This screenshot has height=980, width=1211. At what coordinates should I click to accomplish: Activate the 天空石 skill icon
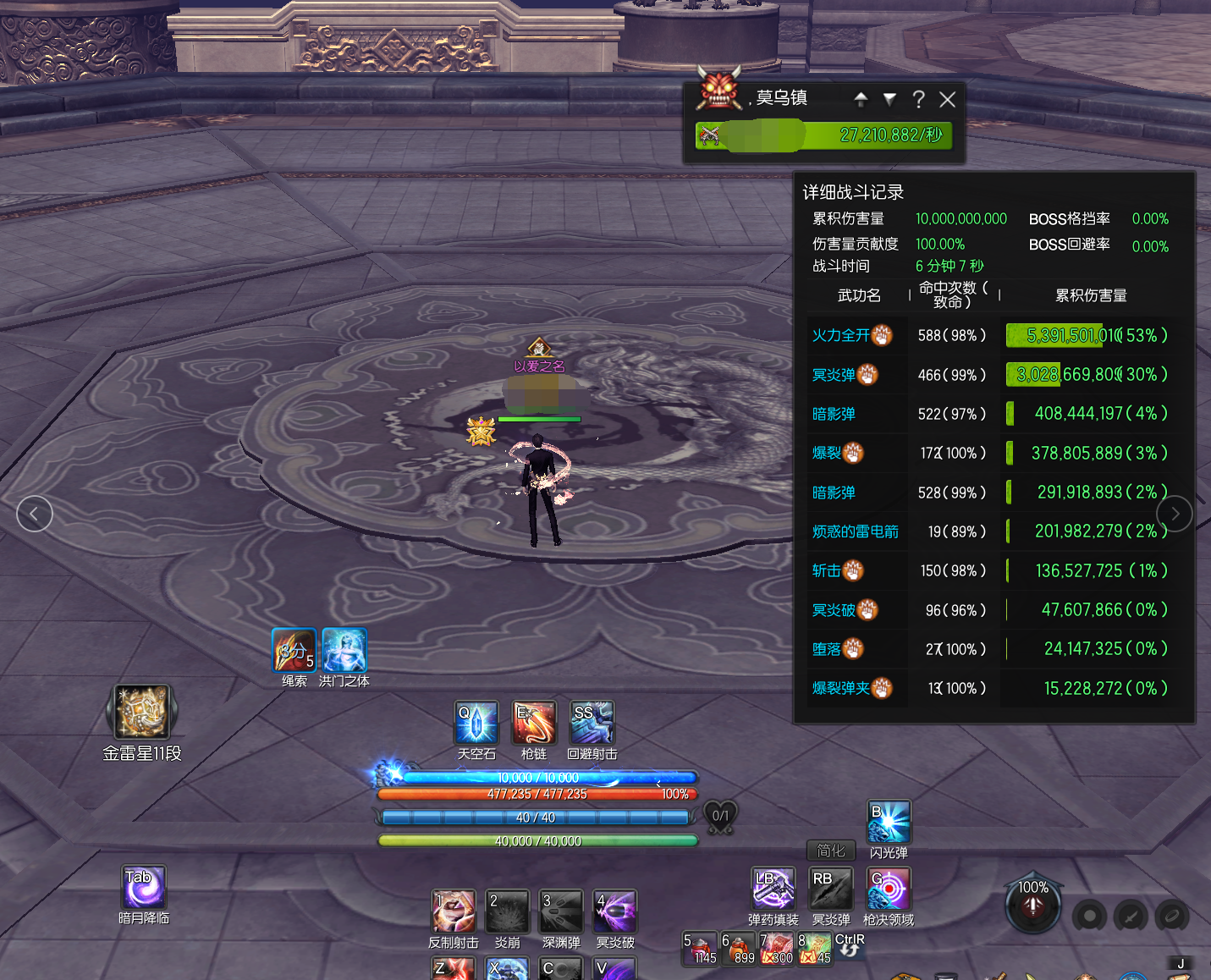(476, 723)
